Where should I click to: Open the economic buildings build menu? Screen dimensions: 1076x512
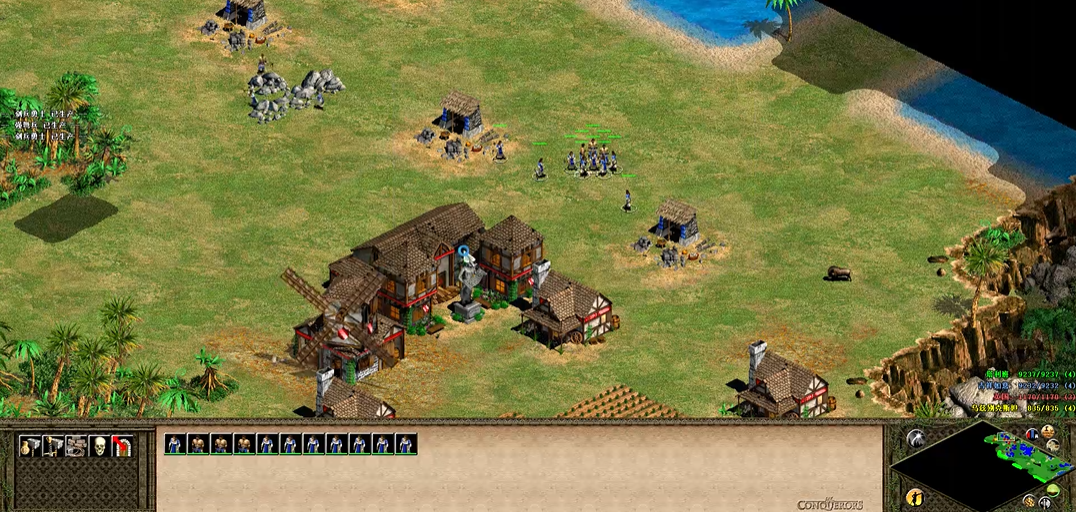click(x=30, y=446)
